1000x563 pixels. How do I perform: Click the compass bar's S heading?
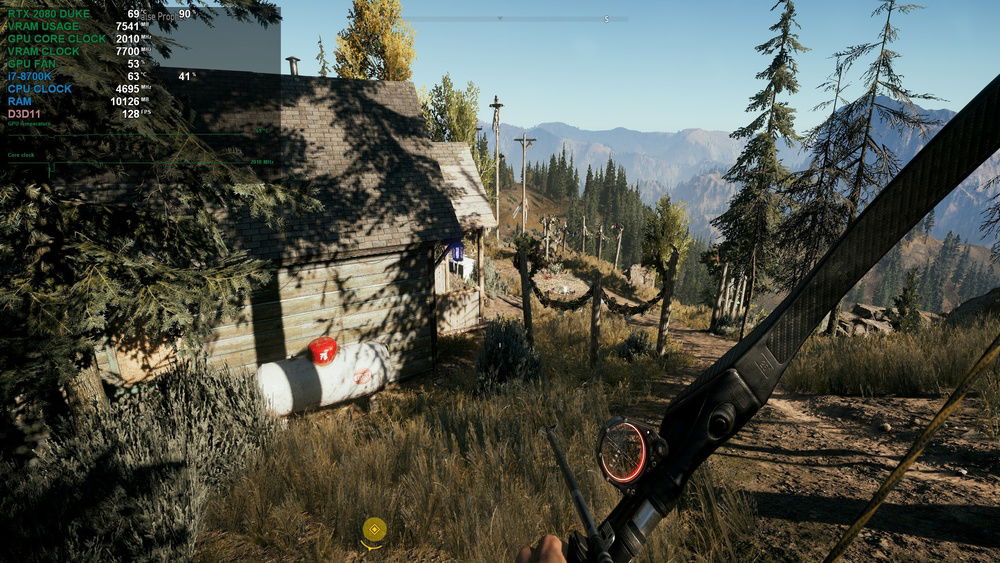(x=606, y=19)
